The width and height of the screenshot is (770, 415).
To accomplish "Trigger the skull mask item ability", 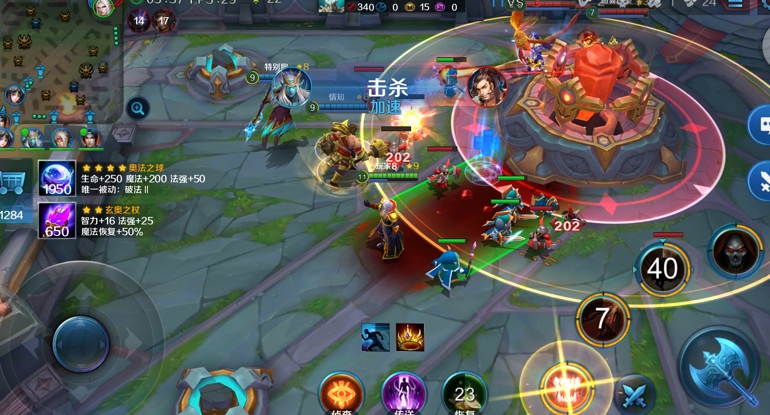I will [x=737, y=249].
